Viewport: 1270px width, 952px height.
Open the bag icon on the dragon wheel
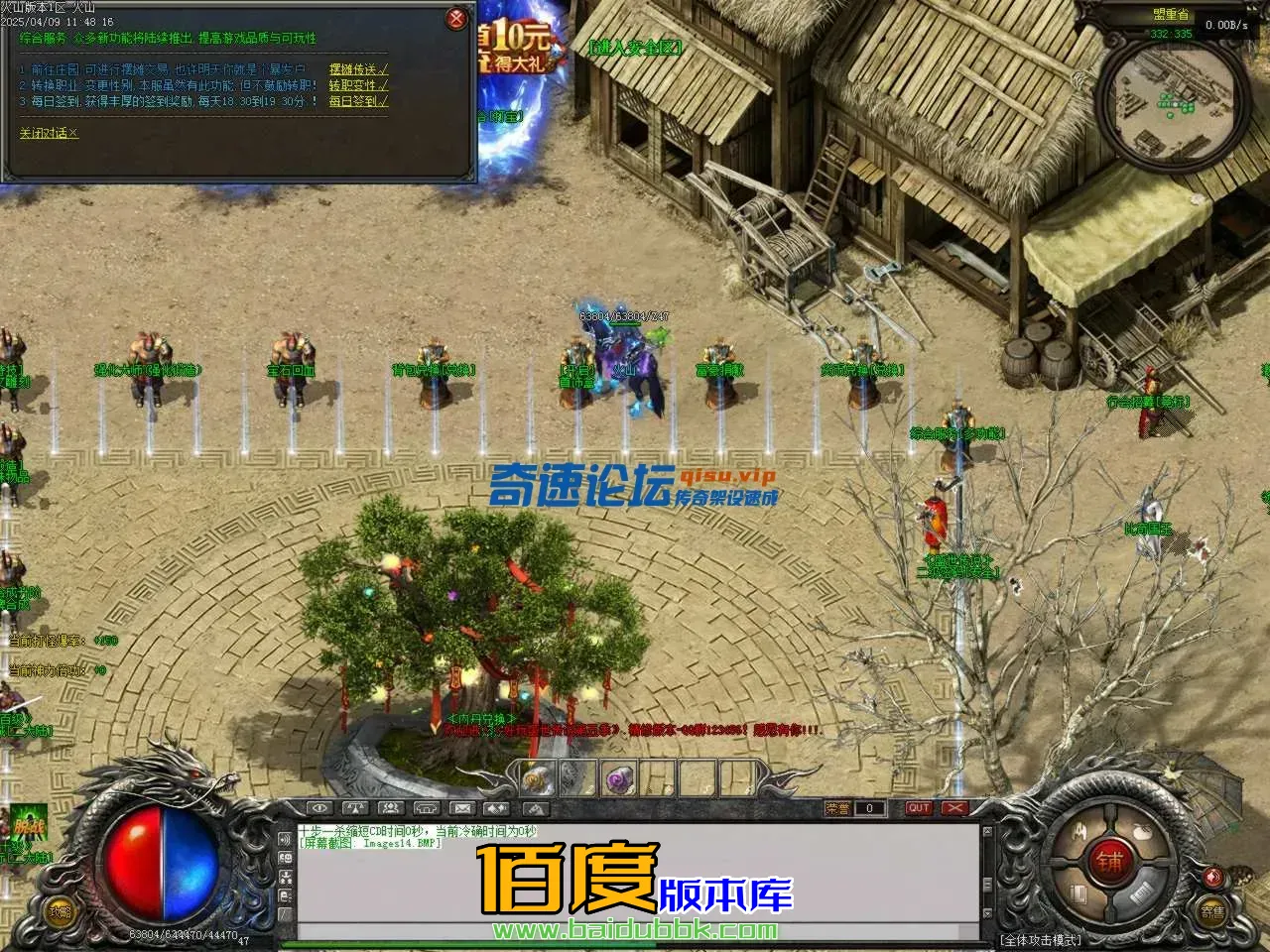(1141, 831)
